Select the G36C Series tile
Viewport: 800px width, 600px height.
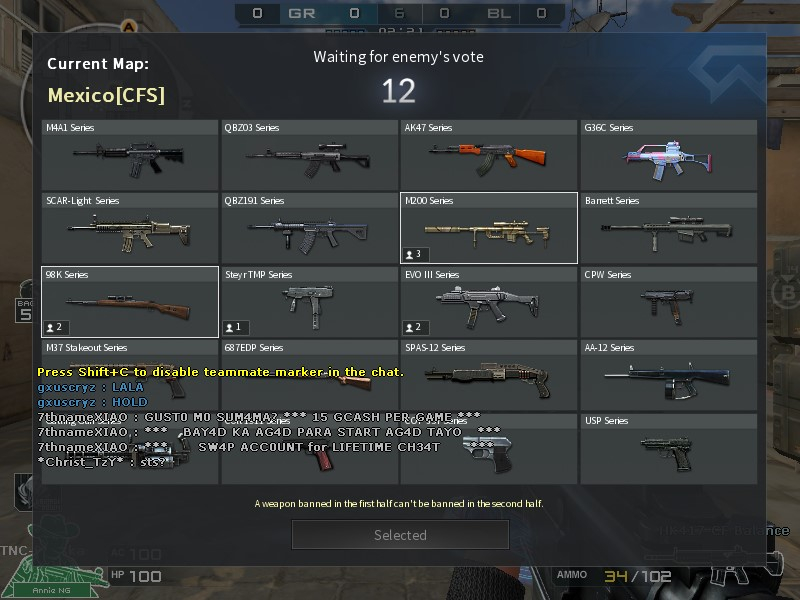[x=668, y=155]
